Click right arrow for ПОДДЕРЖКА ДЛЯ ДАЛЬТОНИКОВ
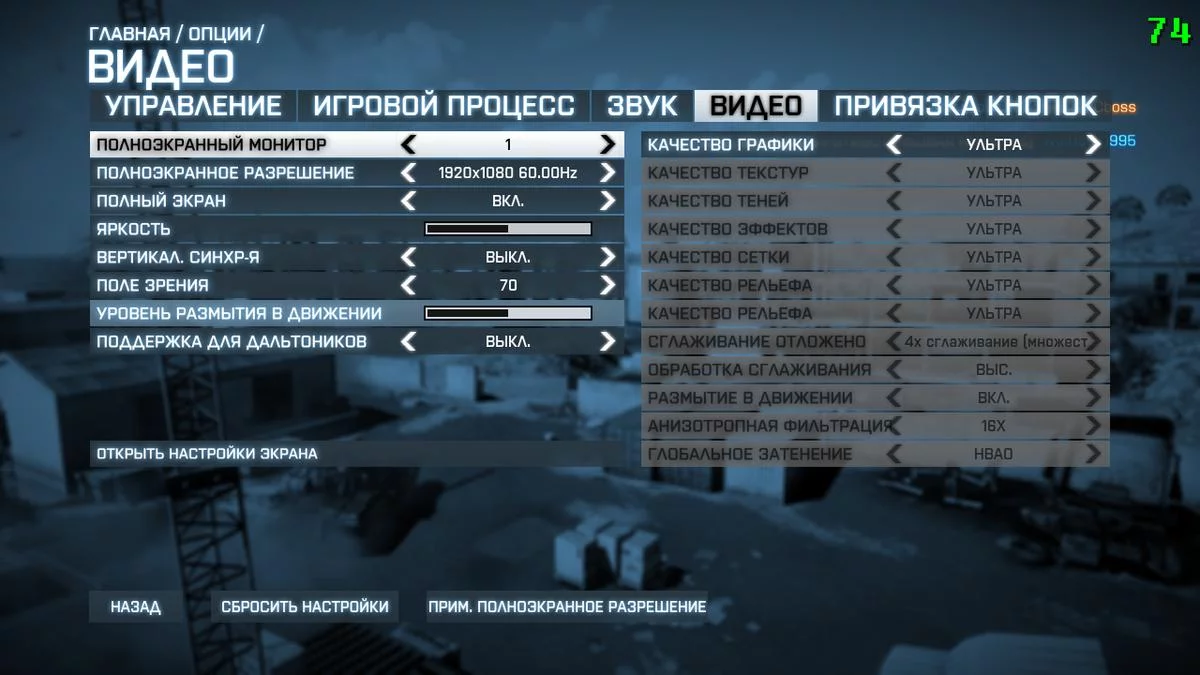 (607, 341)
